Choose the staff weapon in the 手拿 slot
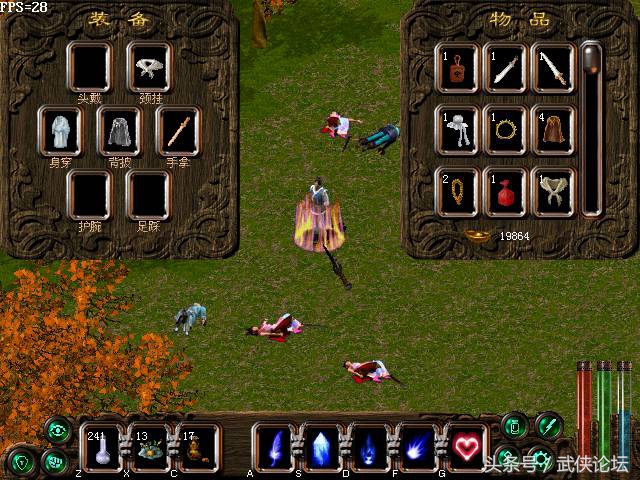This screenshot has width=640, height=480. click(x=179, y=131)
